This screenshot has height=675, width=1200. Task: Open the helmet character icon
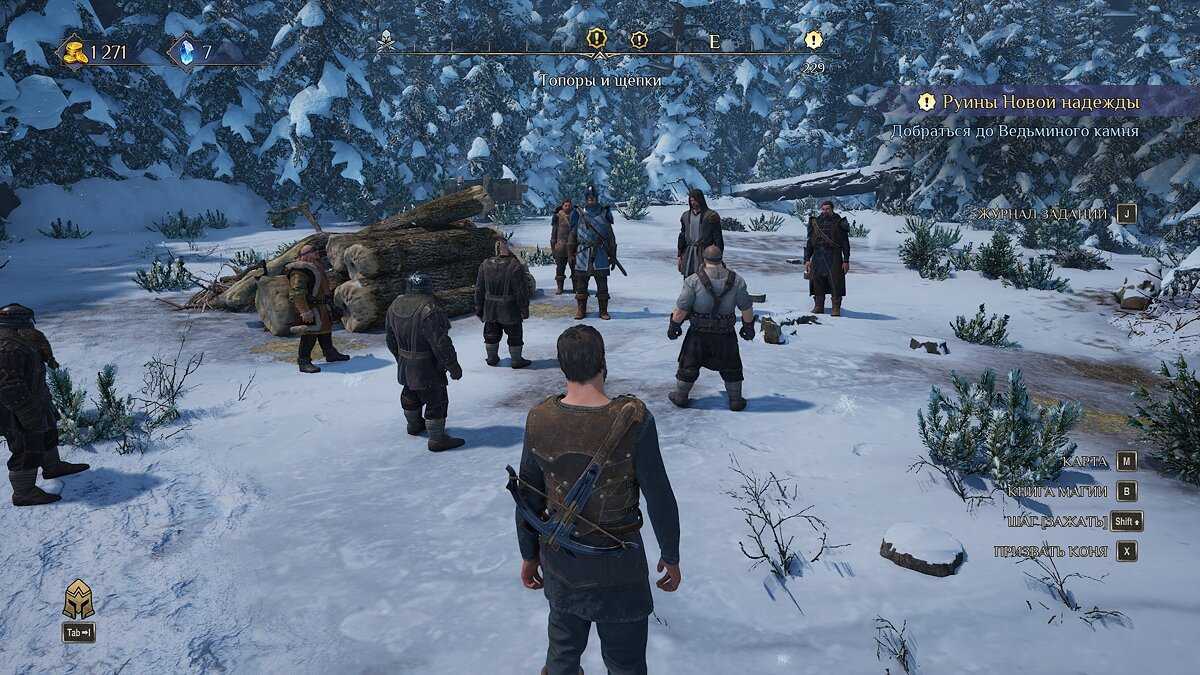coord(78,599)
